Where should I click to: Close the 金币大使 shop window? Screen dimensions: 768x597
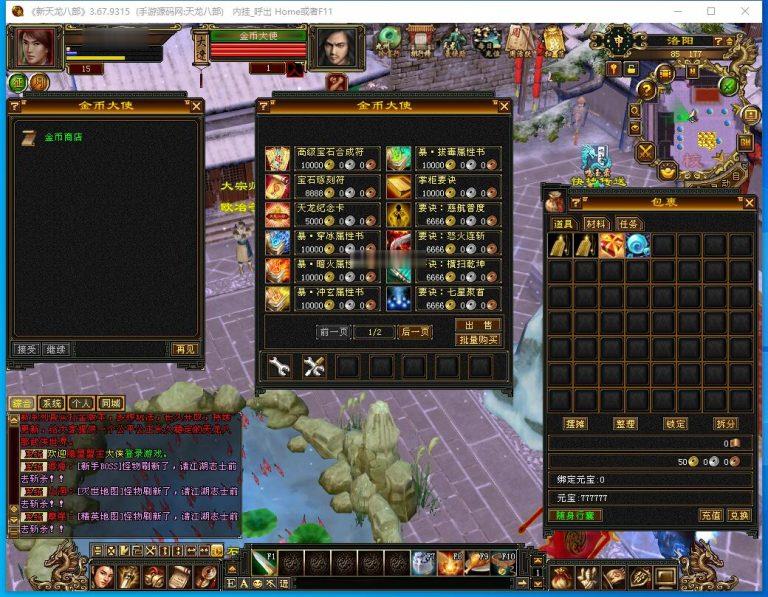point(503,106)
